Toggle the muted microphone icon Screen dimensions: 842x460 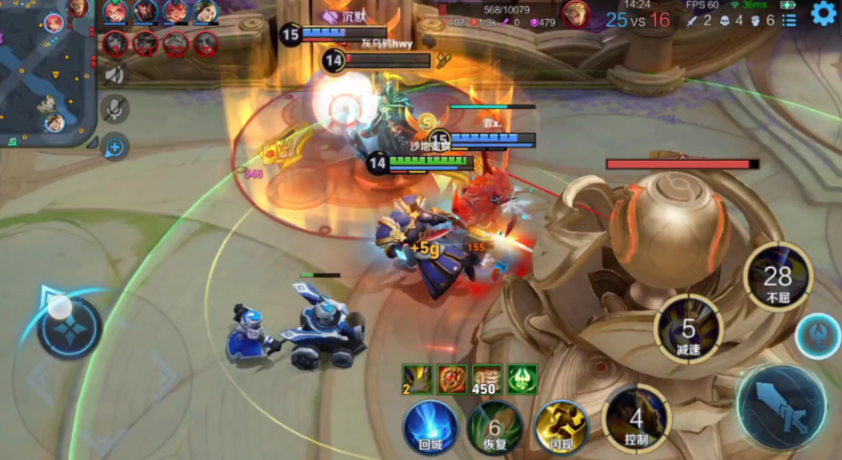pos(115,109)
